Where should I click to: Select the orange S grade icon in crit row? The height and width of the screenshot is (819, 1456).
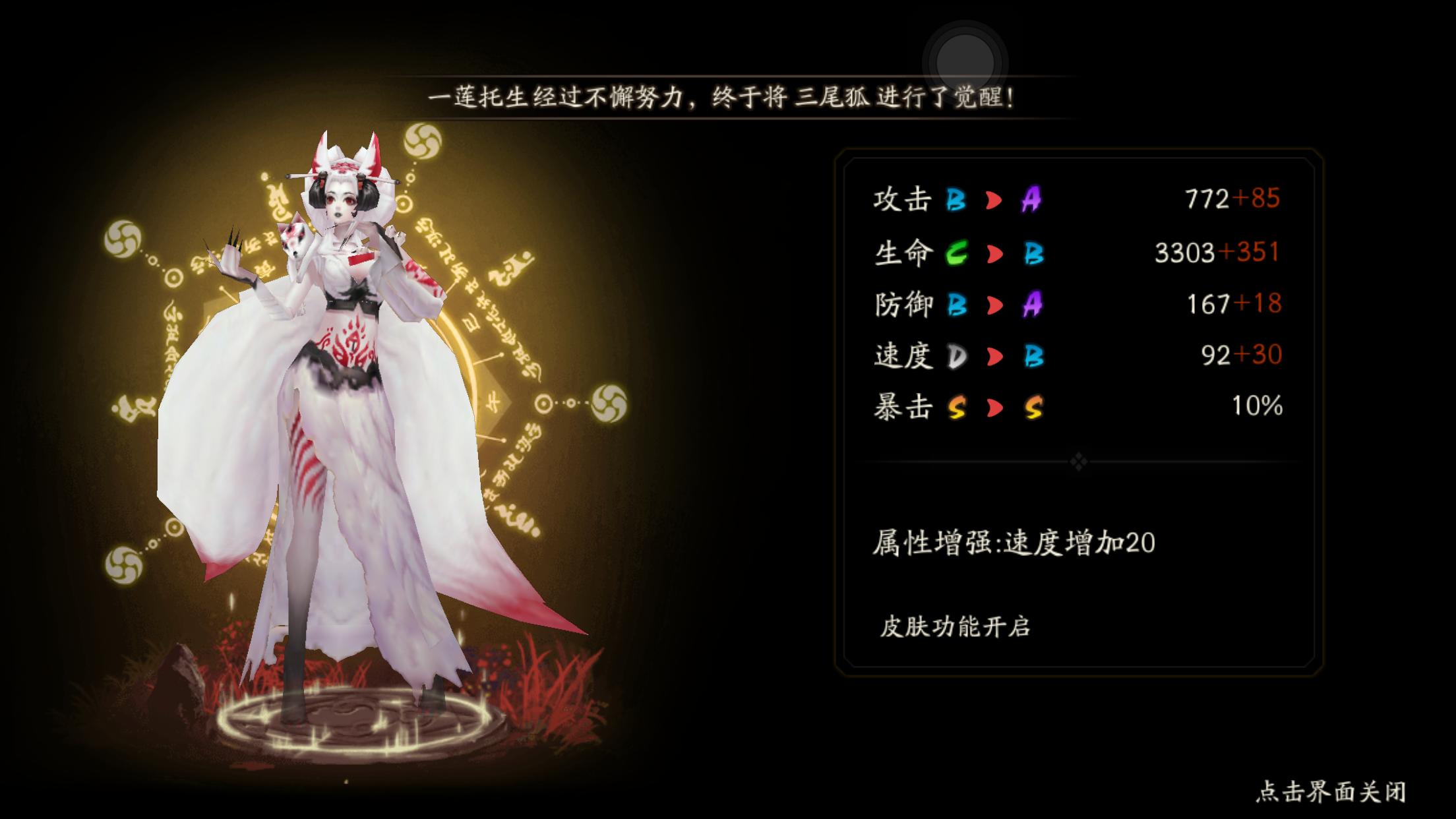(1036, 407)
